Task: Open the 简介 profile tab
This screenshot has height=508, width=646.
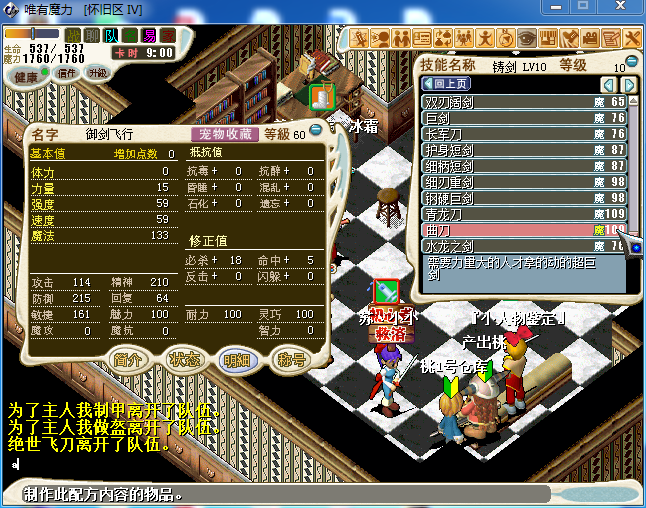Action: (127, 359)
